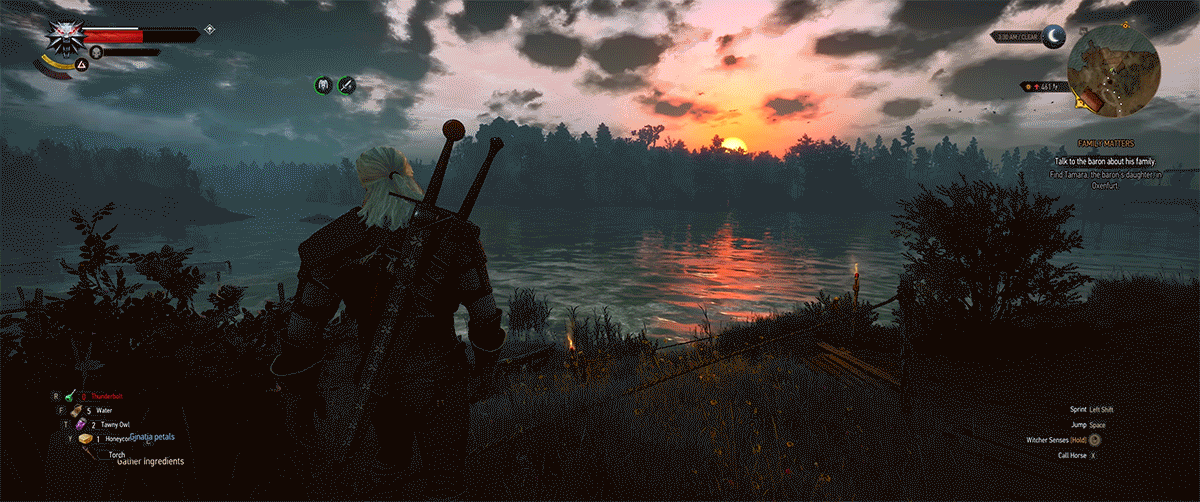The width and height of the screenshot is (1200, 502).
Task: Click the toxicity skull icon
Action: tap(97, 51)
